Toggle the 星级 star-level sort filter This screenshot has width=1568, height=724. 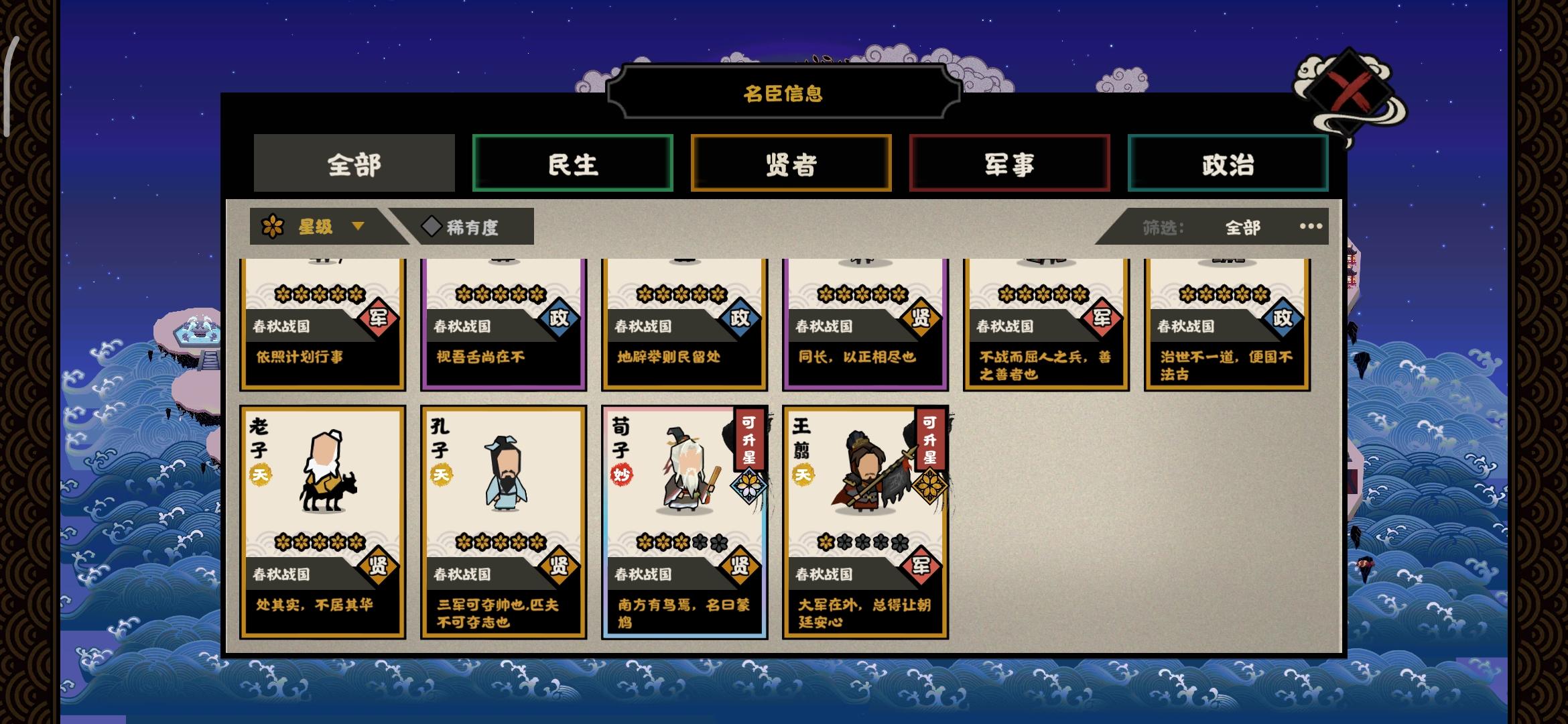point(315,226)
